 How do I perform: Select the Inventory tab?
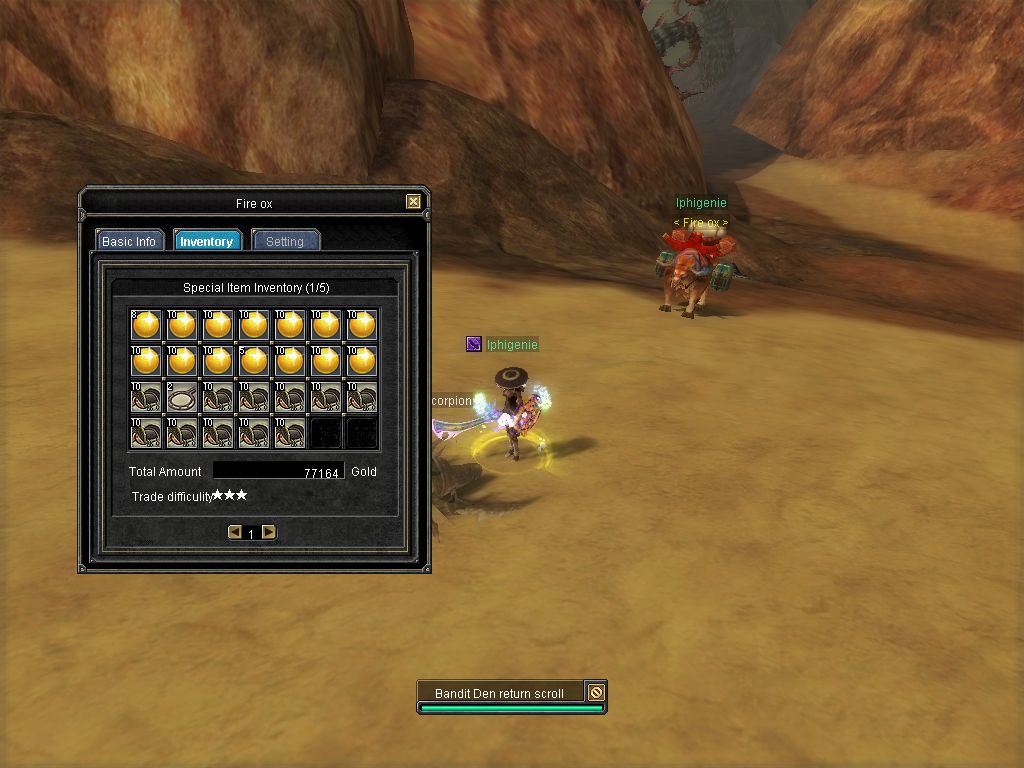[x=206, y=241]
